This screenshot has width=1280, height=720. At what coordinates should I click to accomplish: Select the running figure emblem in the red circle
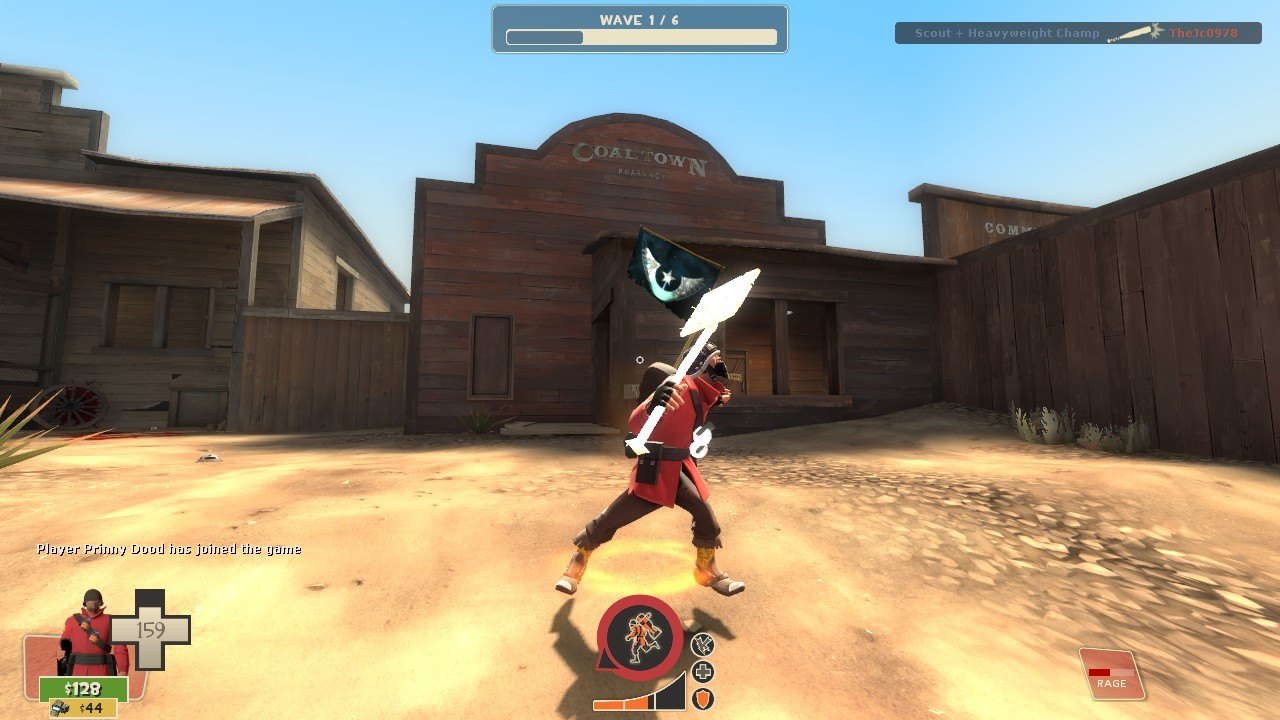coord(640,638)
